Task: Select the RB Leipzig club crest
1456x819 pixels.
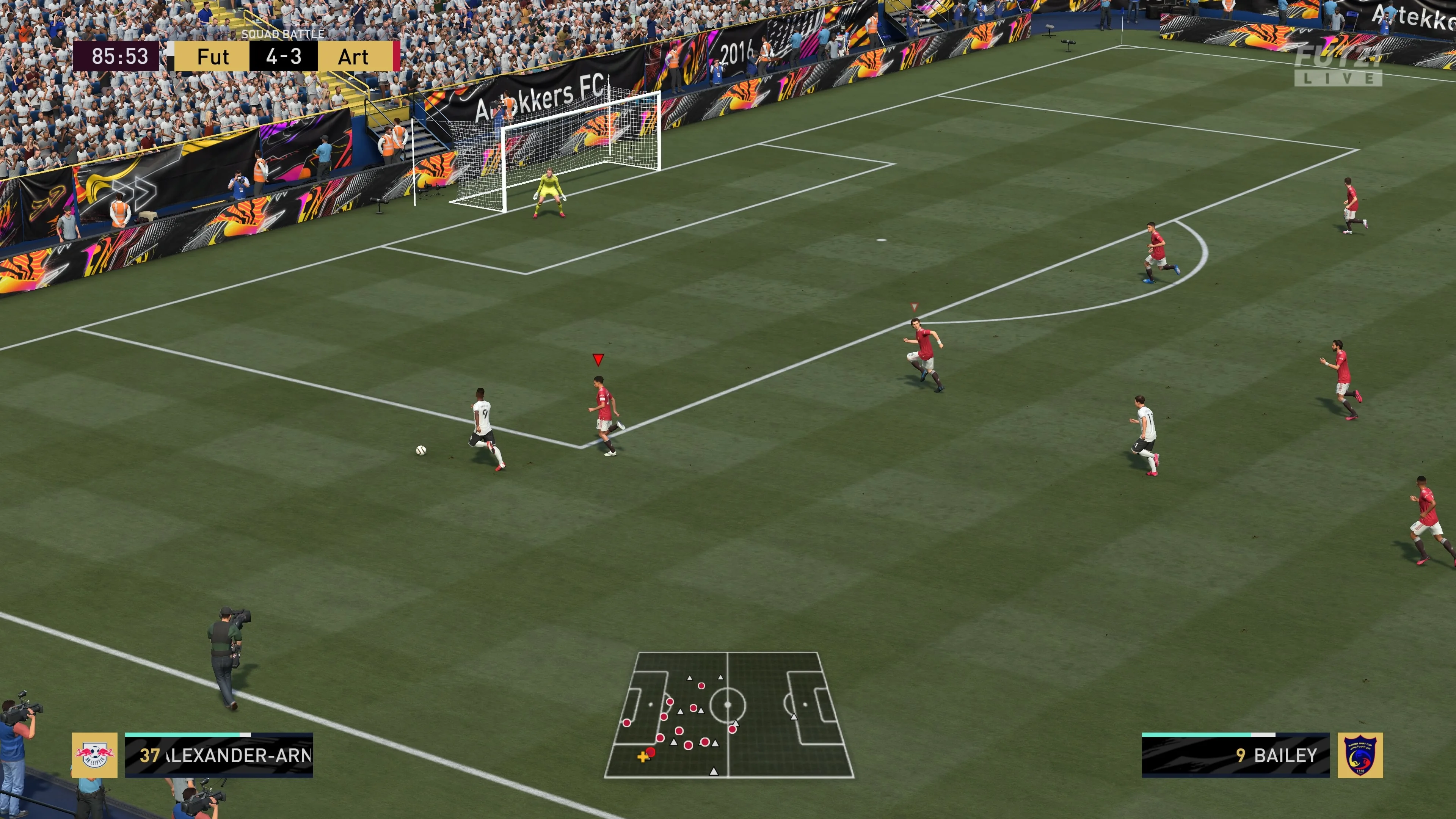Action: (x=94, y=755)
